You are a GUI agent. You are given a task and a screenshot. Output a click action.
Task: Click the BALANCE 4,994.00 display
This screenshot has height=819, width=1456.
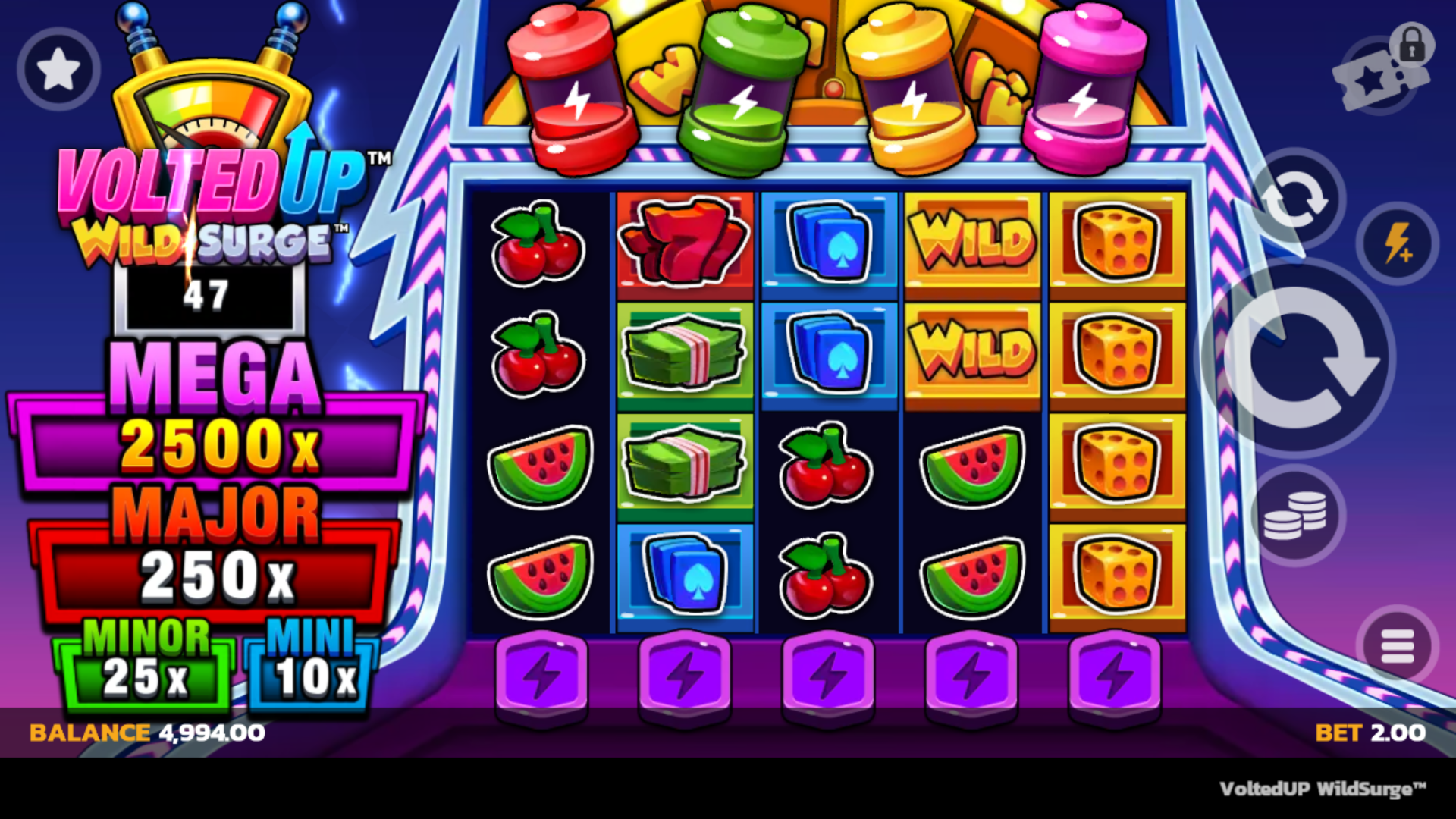click(x=144, y=733)
